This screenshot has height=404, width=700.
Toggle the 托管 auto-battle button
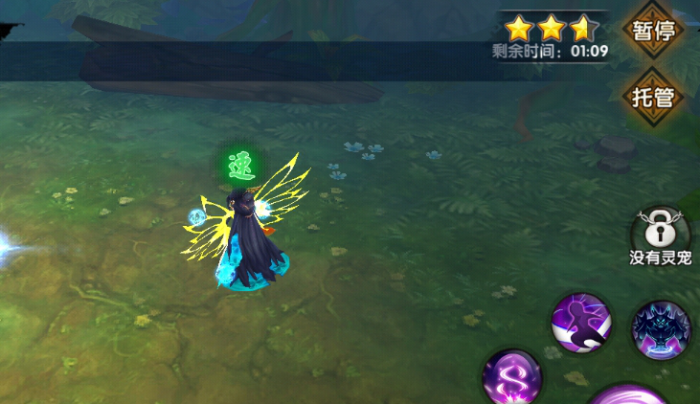tap(653, 97)
